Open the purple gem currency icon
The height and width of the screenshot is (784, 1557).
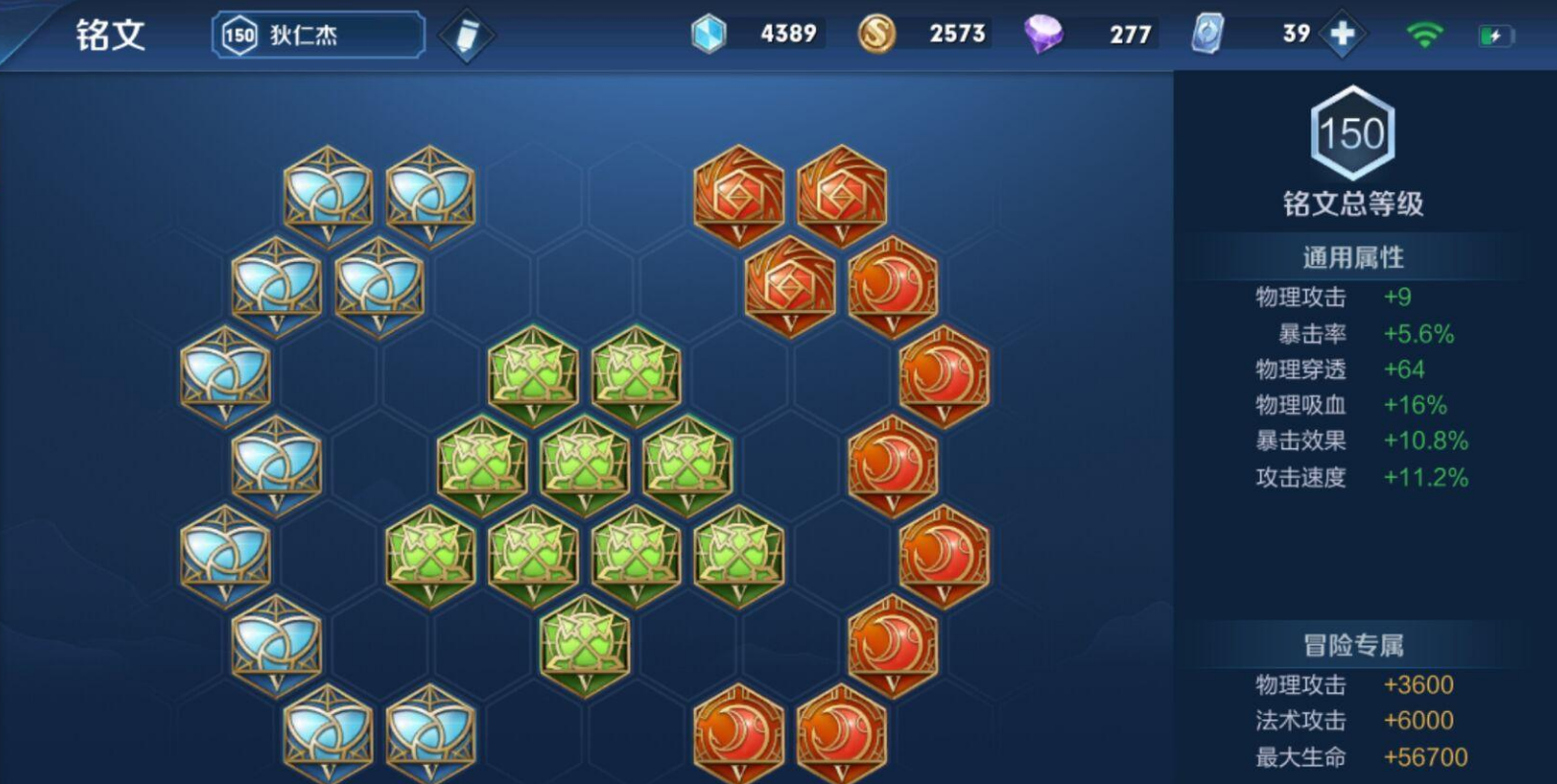[1043, 34]
